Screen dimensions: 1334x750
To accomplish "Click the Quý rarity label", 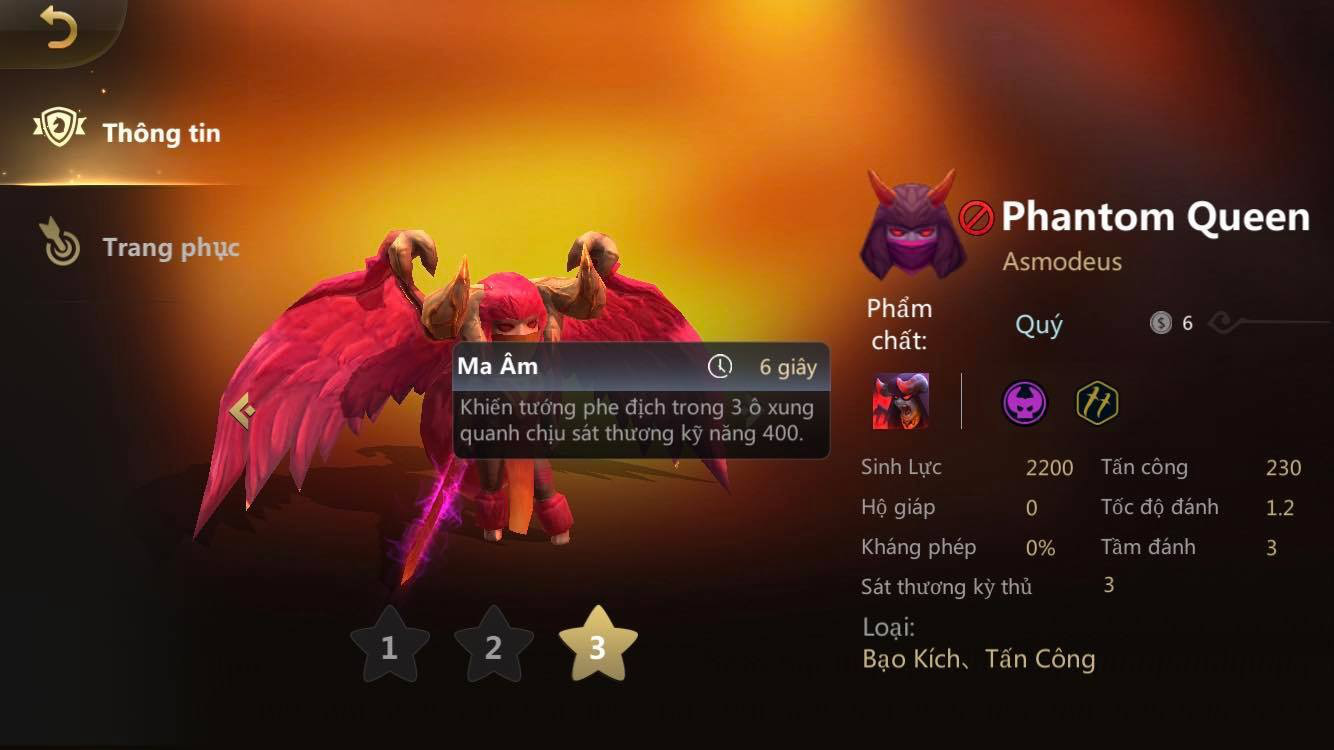I will (x=1039, y=325).
